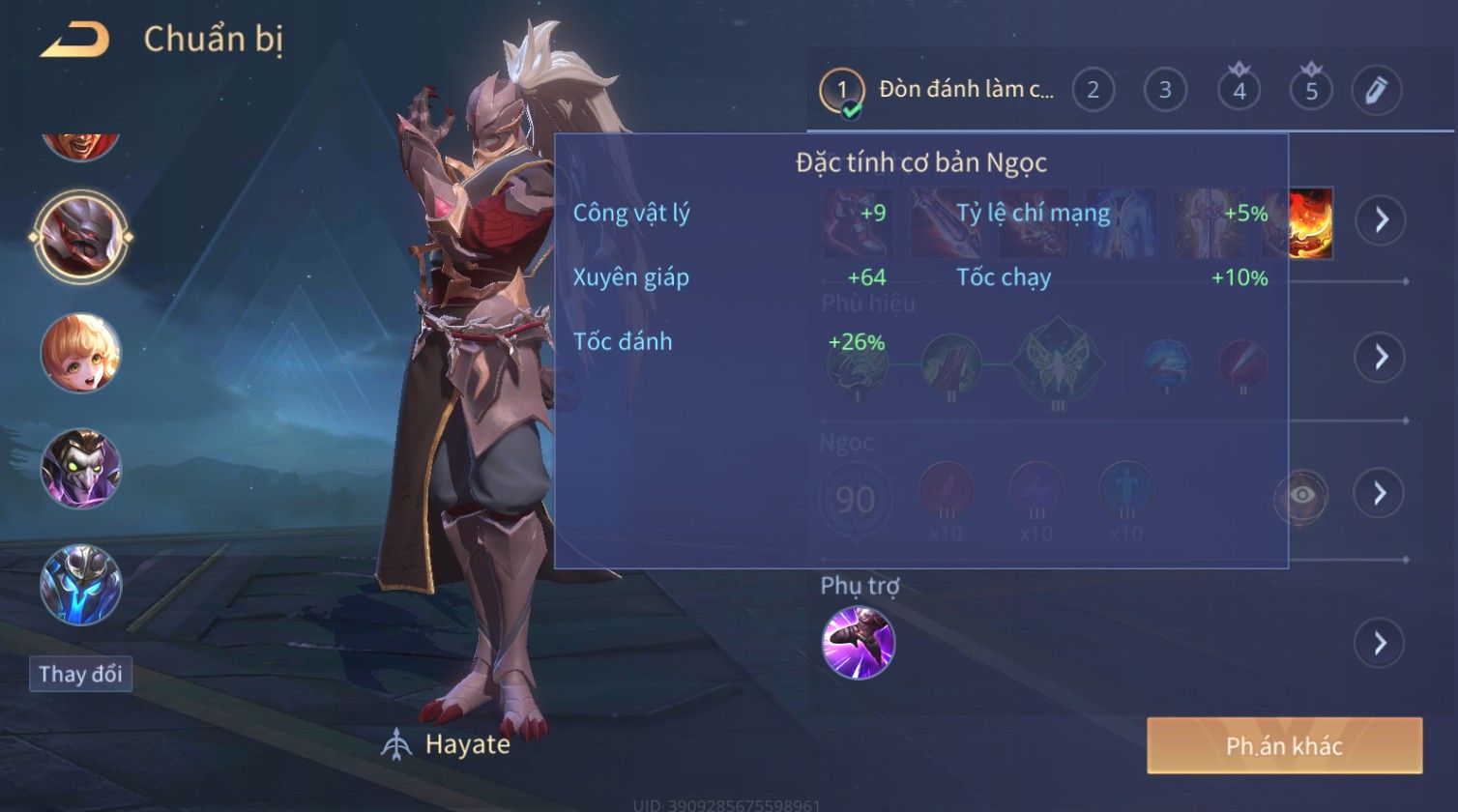
Task: Select the purple boot Phụ trợ spell
Action: click(859, 643)
